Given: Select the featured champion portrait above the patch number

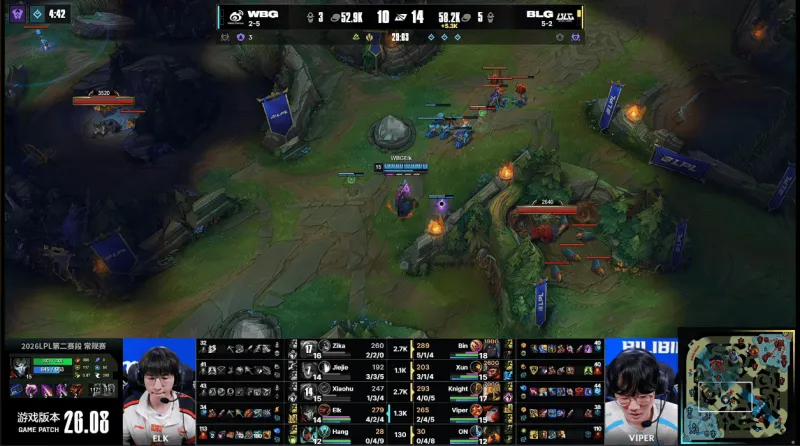Looking at the screenshot, I should 20,366.
